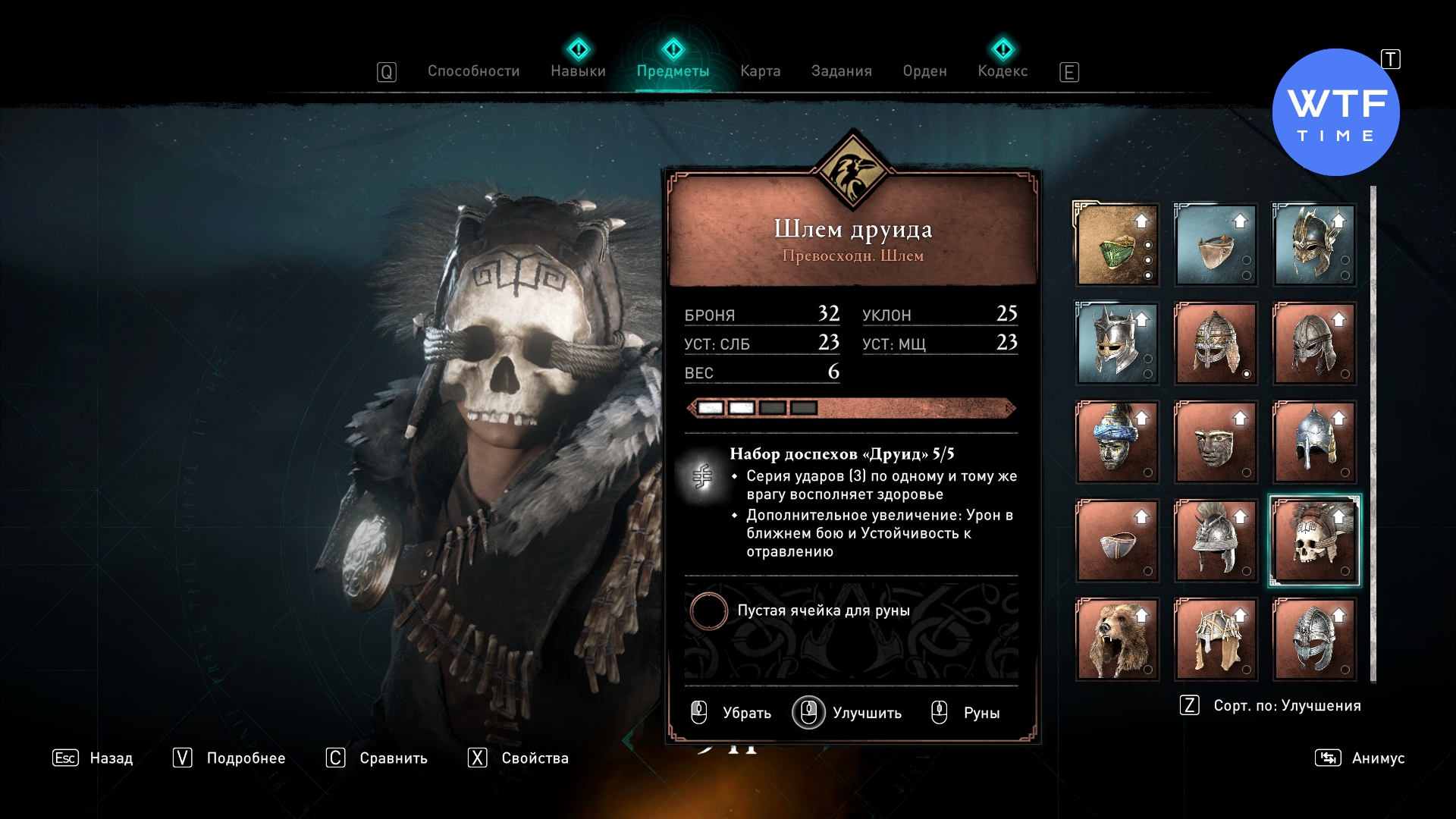Upgrade the helmet with Улучшить
Viewport: 1456px width, 819px height.
848,713
